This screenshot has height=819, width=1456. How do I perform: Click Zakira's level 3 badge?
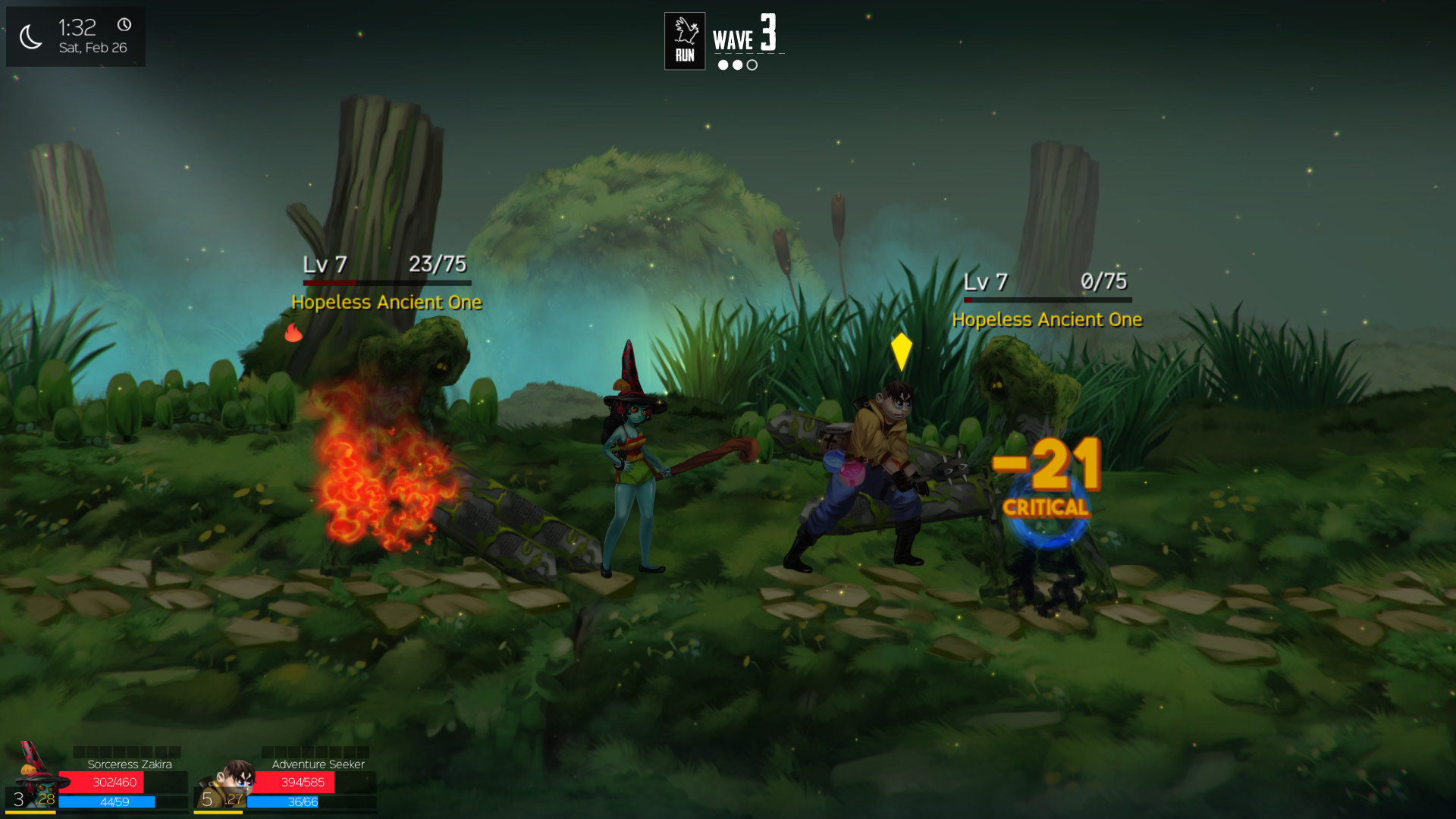click(x=17, y=798)
